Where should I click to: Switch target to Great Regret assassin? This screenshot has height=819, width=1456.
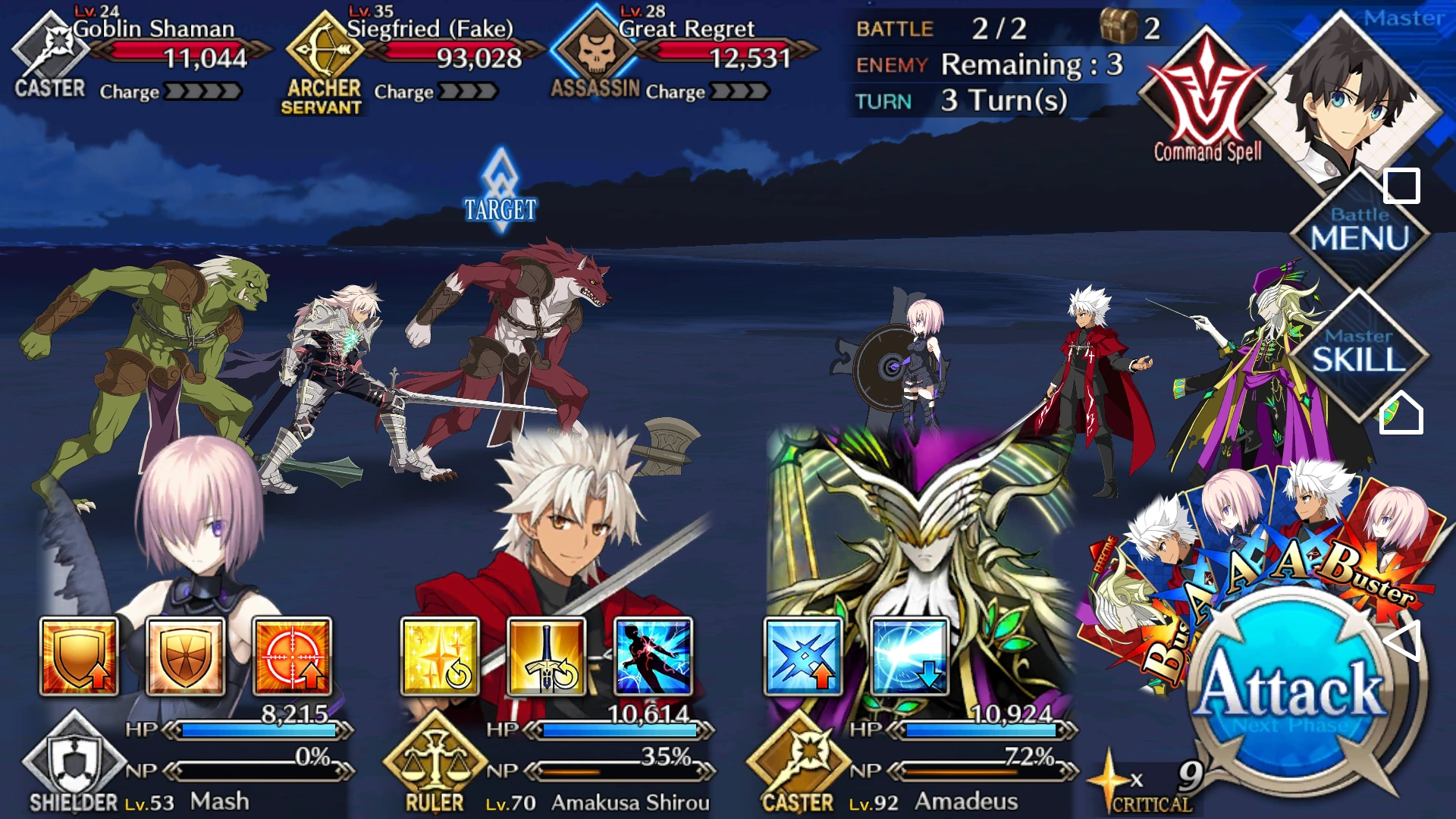tap(595, 49)
